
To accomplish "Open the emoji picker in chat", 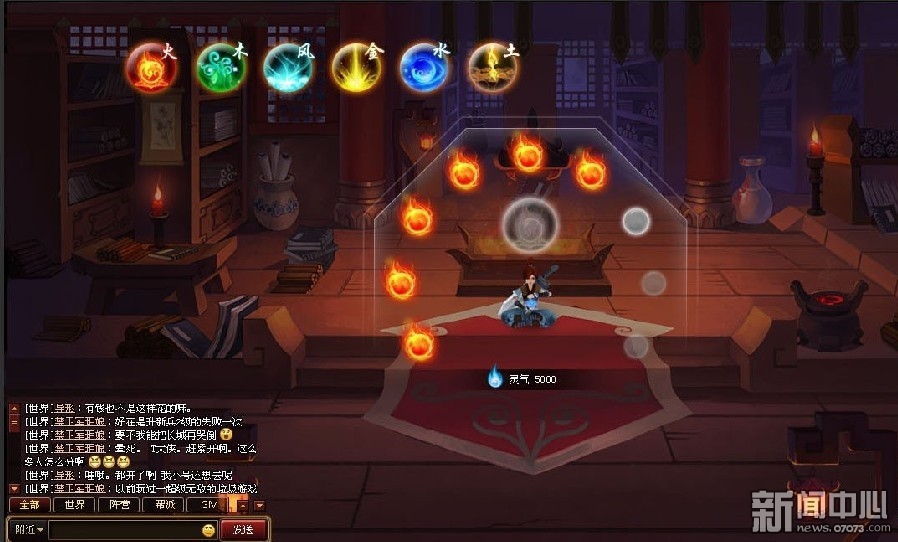I will (208, 529).
